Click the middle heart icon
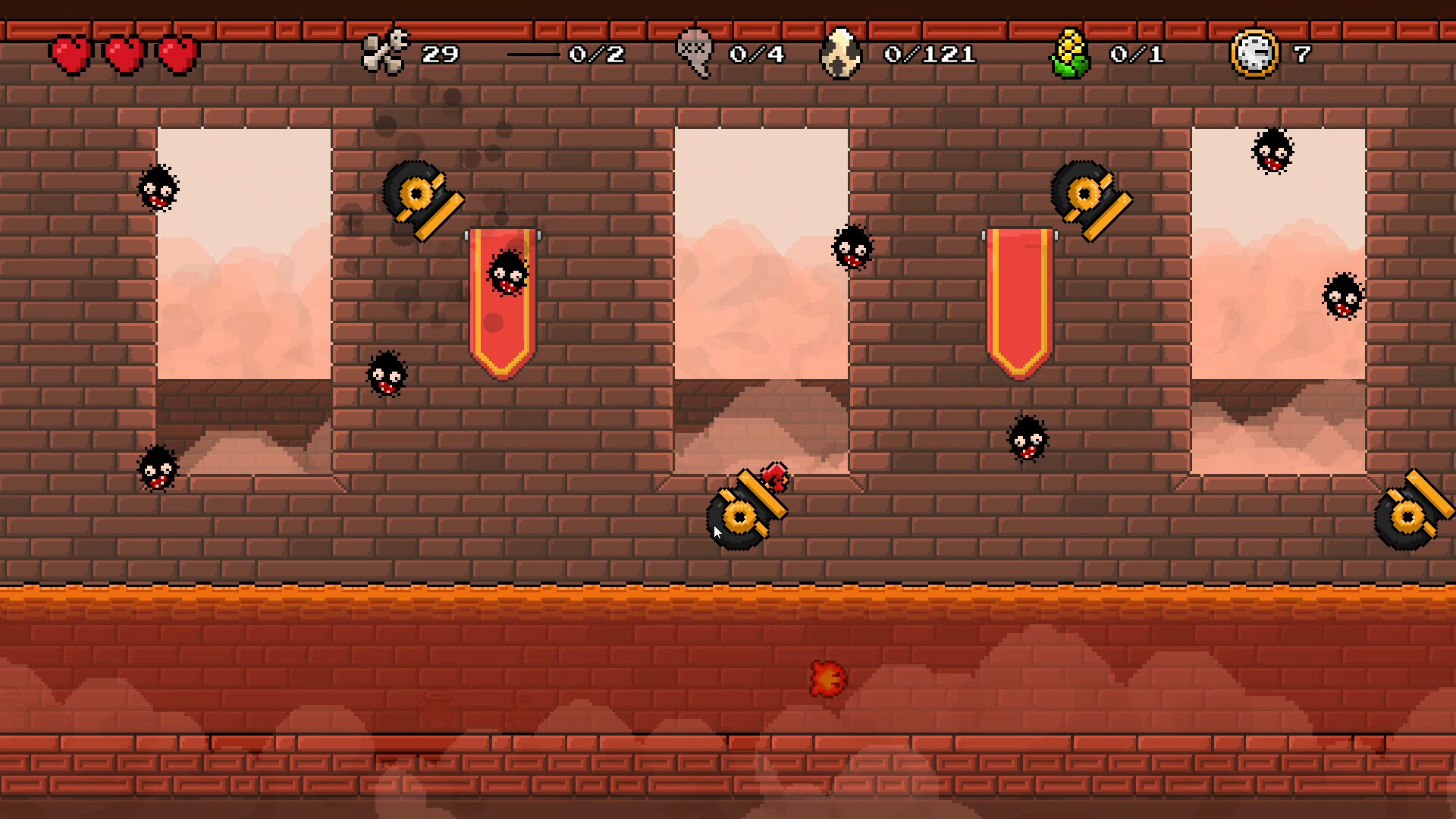This screenshot has width=1456, height=819. tap(124, 53)
